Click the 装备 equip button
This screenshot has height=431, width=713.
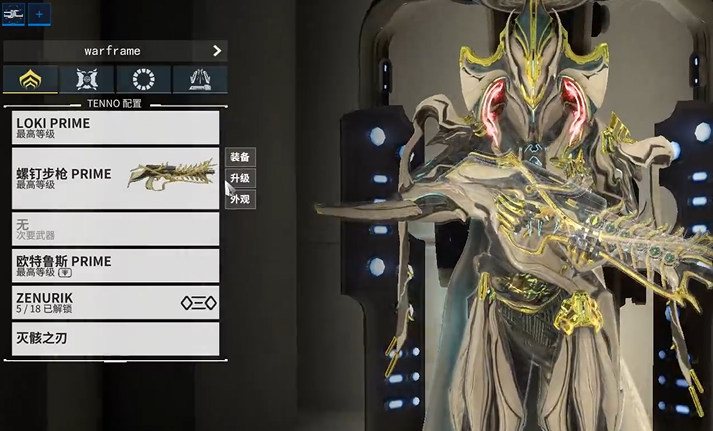point(240,157)
